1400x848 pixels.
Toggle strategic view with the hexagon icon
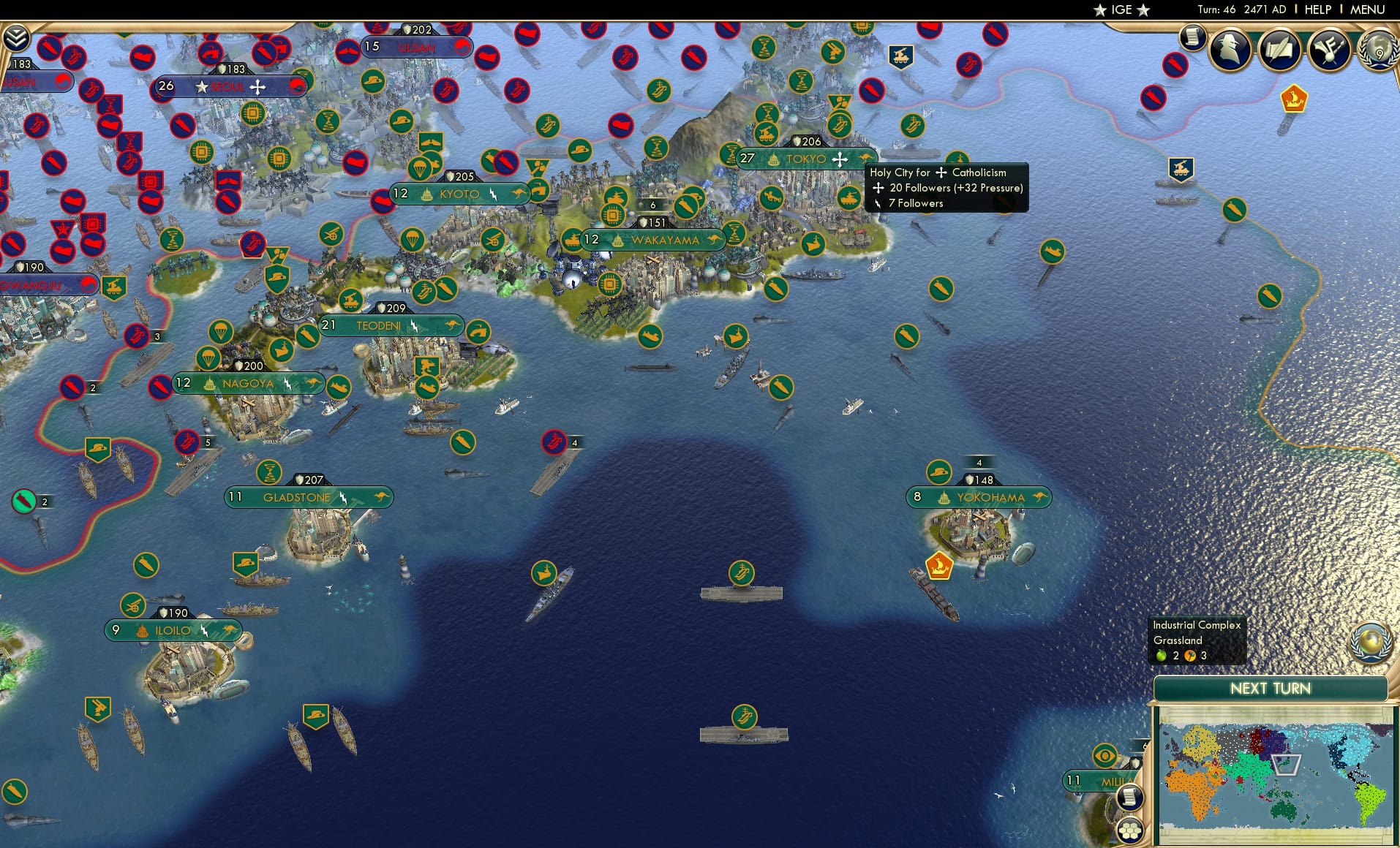tap(1130, 830)
